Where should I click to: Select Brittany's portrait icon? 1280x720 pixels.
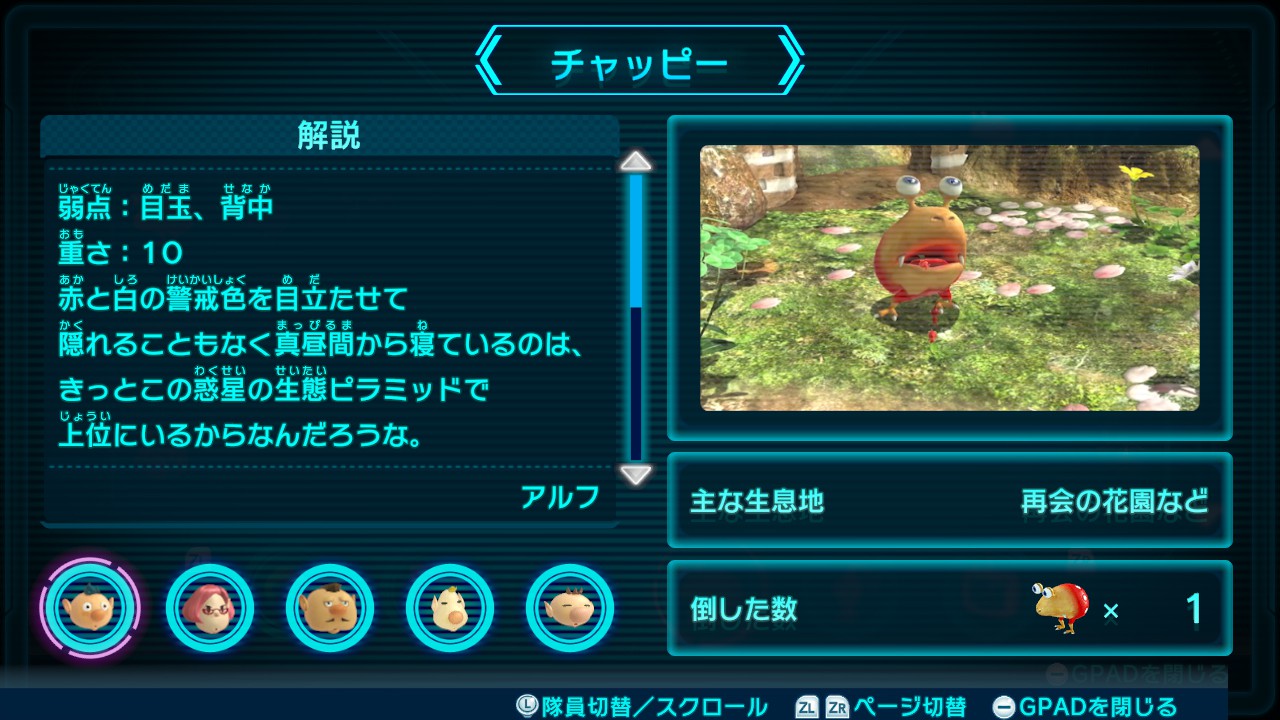coord(210,608)
